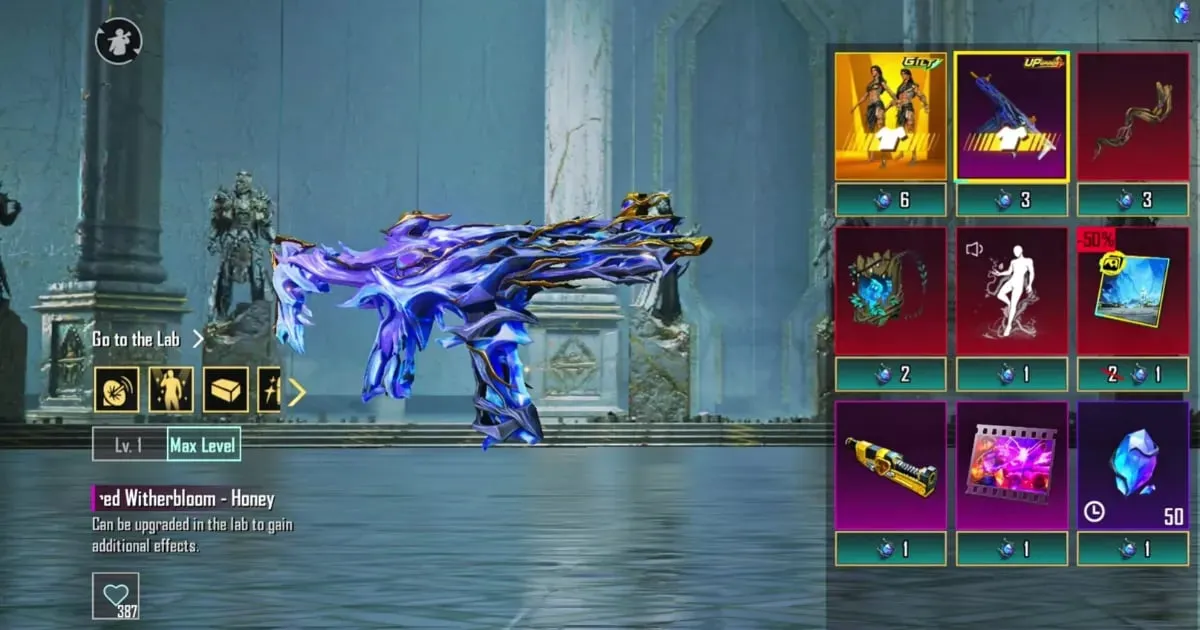Choose the film strip reward tile
Image resolution: width=1200 pixels, height=630 pixels.
coord(1011,466)
